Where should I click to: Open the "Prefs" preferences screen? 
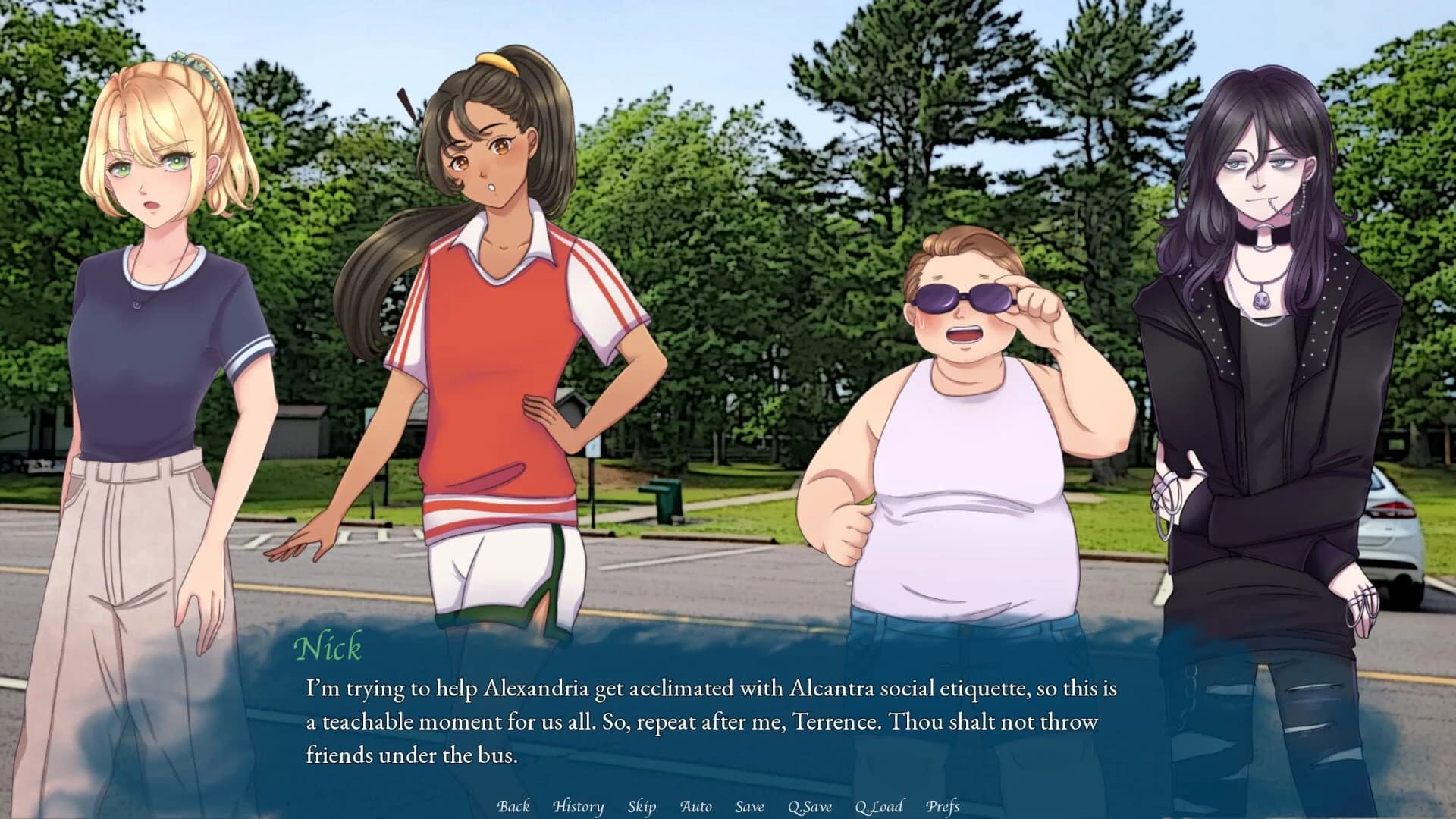click(943, 807)
